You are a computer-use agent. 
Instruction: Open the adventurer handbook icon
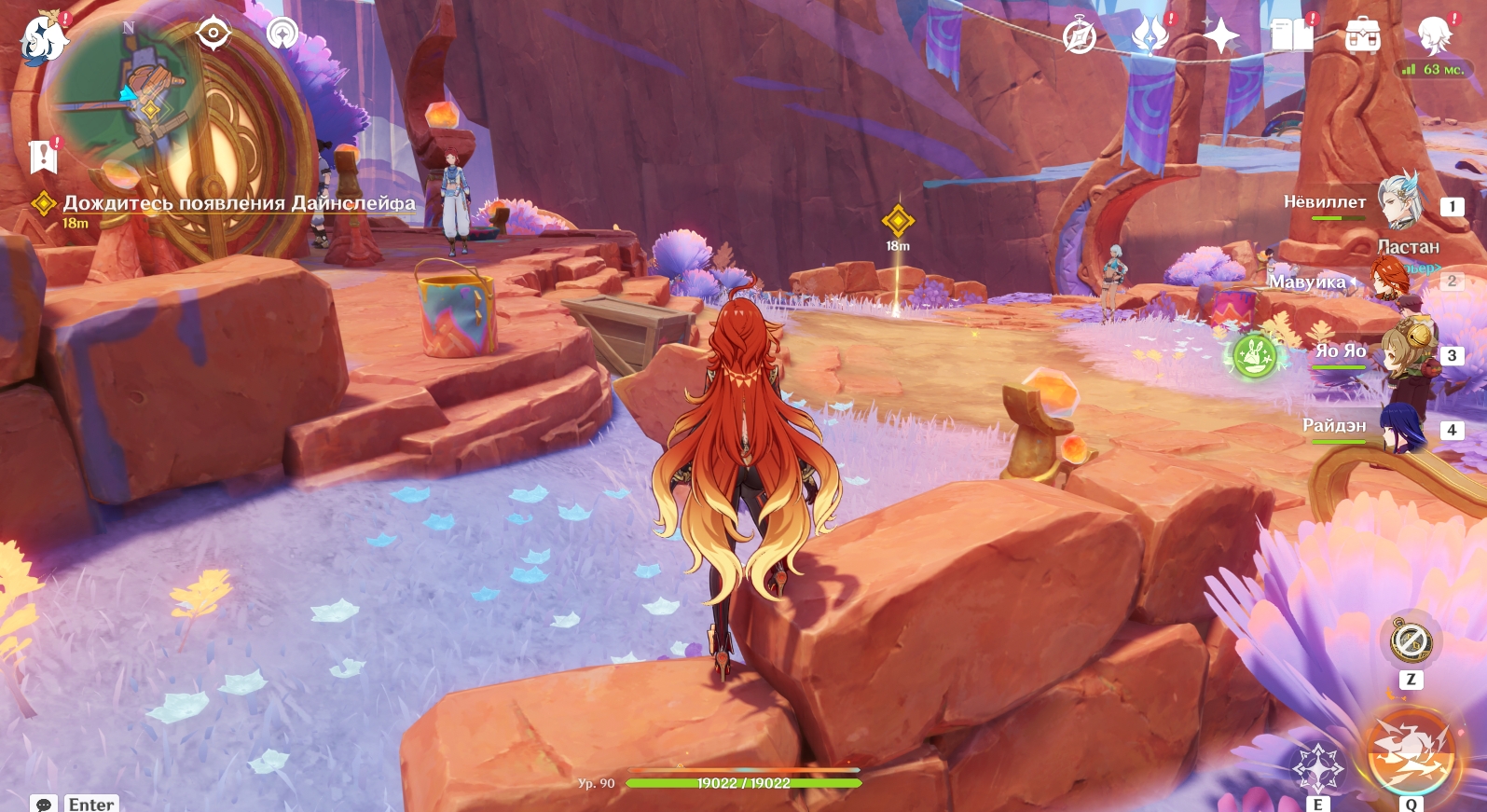click(1292, 36)
